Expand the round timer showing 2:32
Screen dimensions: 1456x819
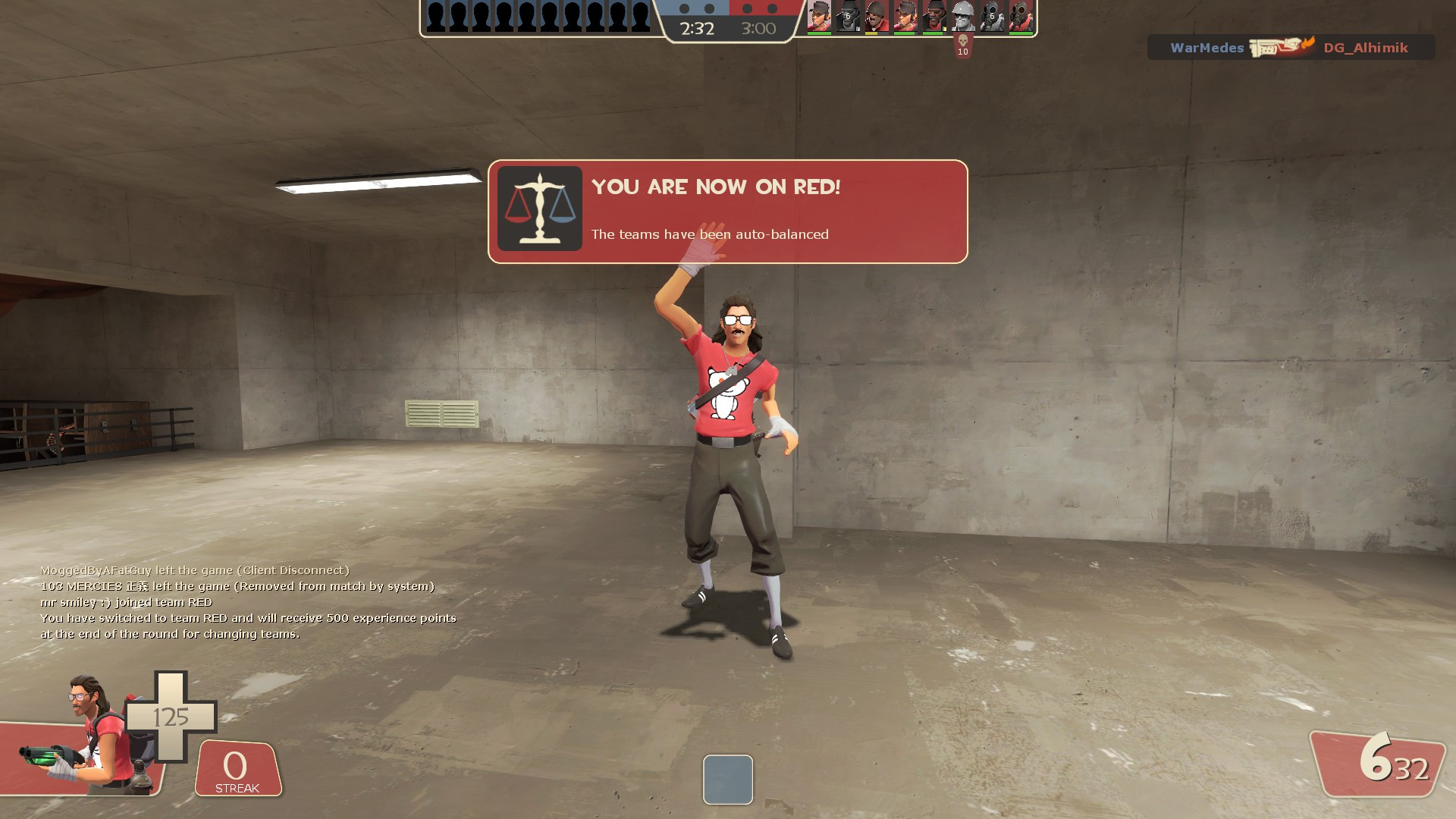coord(697,29)
